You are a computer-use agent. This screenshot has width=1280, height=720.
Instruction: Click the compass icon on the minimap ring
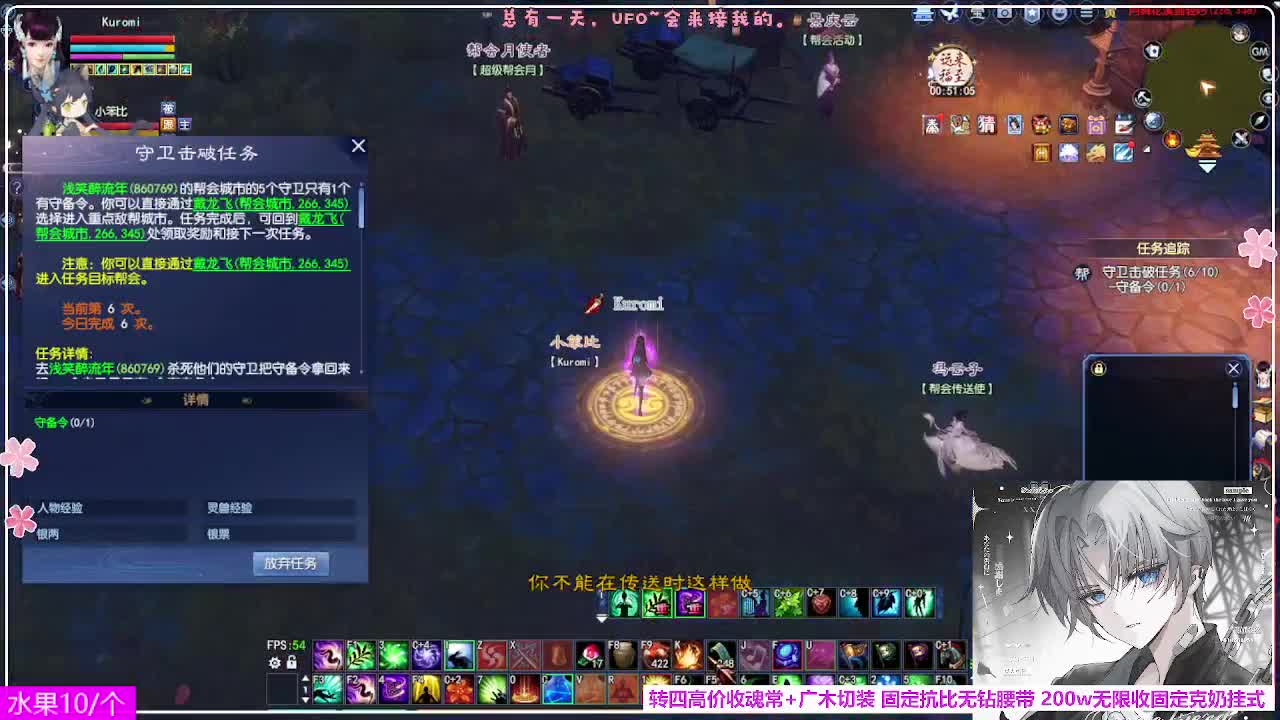tap(1259, 119)
